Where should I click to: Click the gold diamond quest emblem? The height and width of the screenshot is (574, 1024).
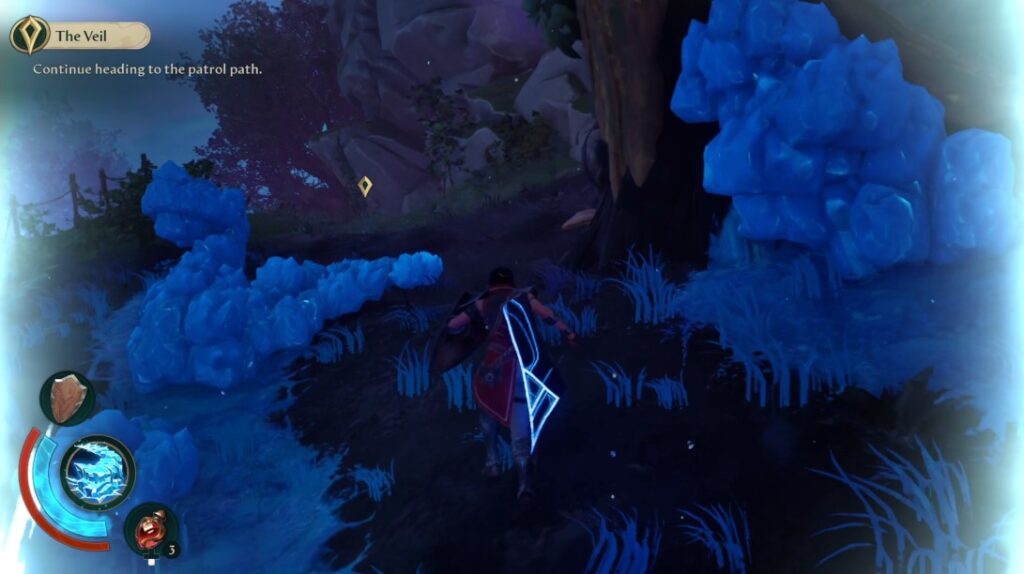tap(30, 35)
